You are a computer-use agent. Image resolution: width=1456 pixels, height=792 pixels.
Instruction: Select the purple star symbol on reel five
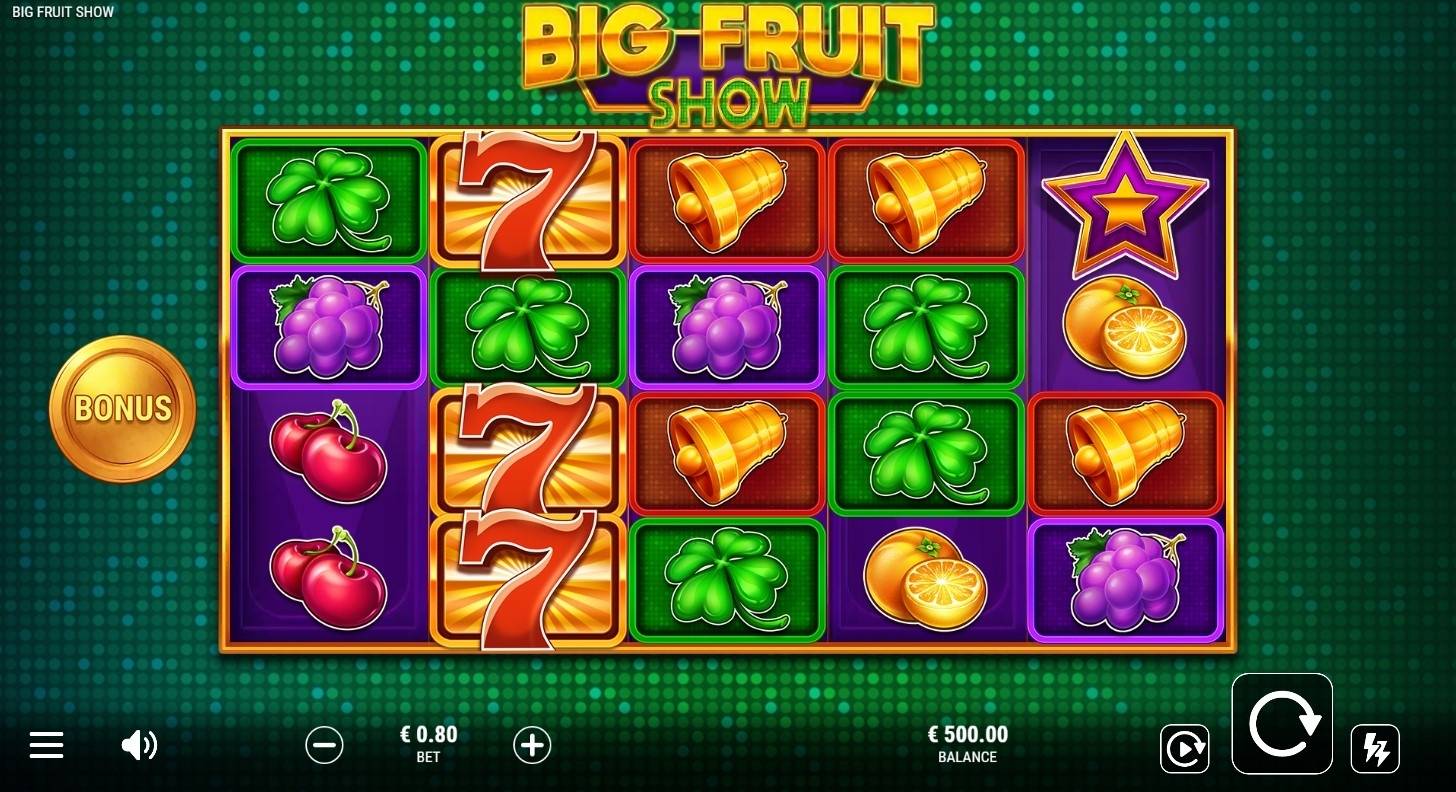(x=1125, y=200)
